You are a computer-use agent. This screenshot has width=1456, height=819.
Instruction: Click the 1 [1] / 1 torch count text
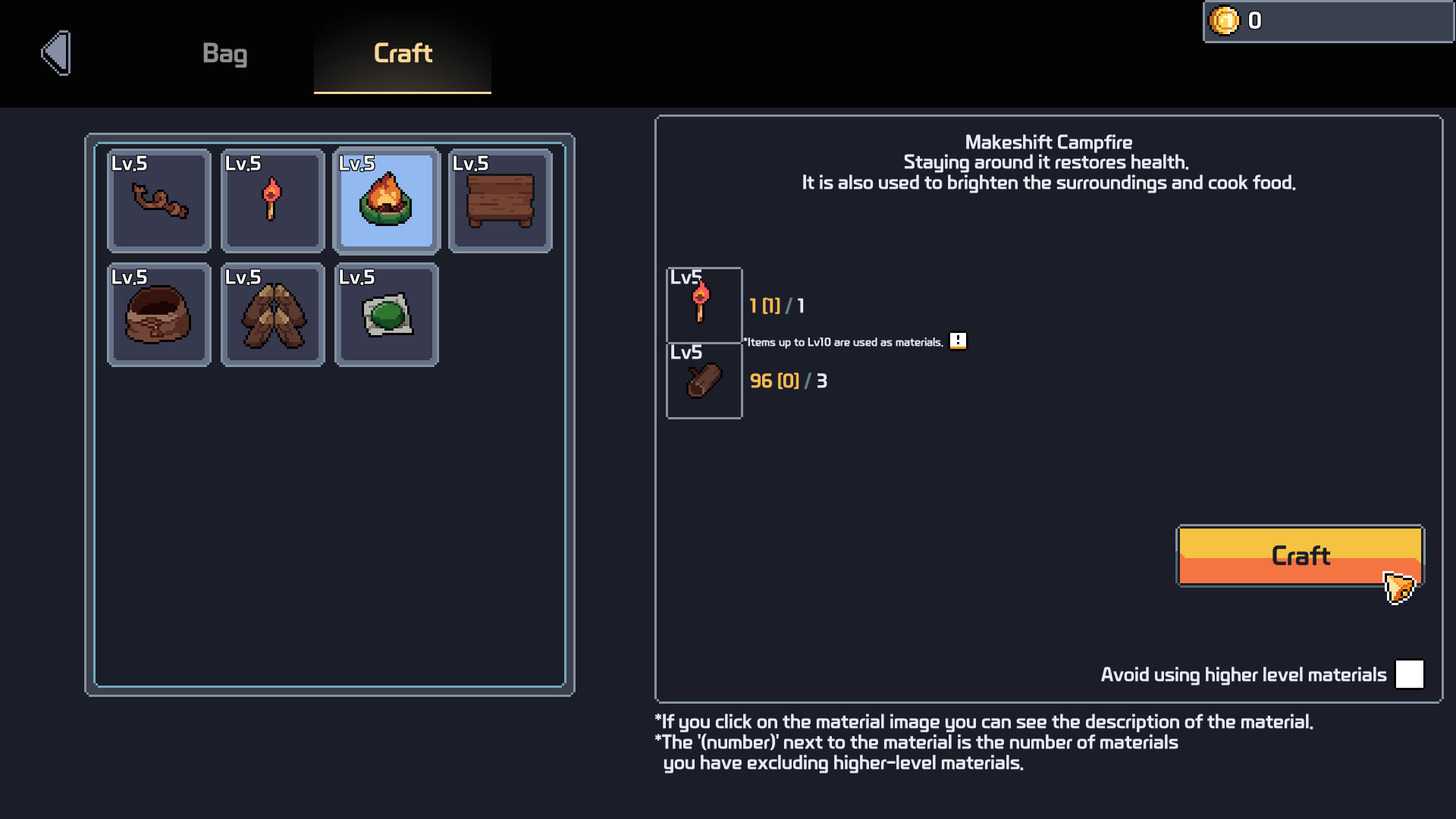coord(775,306)
